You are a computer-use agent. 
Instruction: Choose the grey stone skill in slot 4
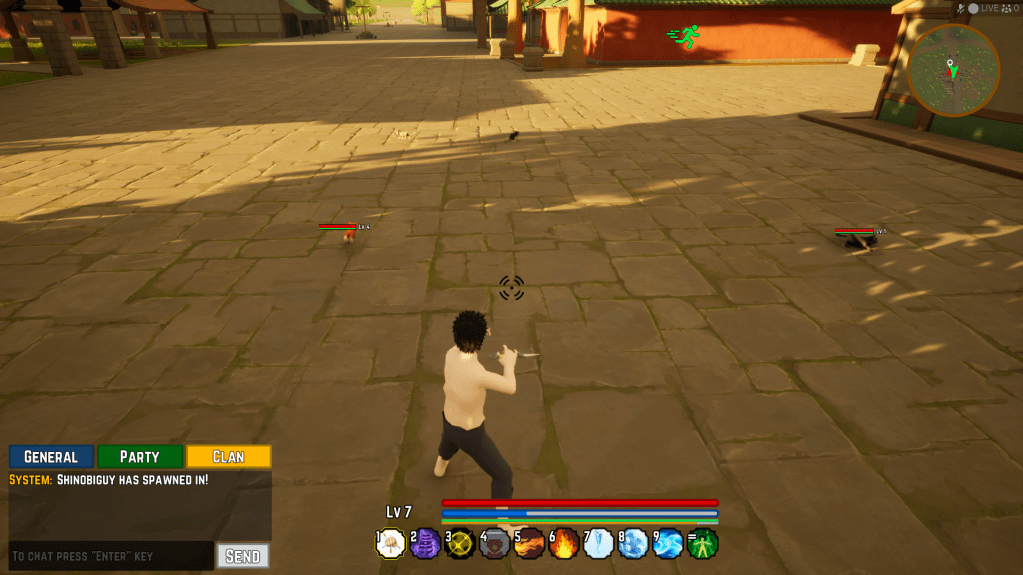(x=495, y=544)
